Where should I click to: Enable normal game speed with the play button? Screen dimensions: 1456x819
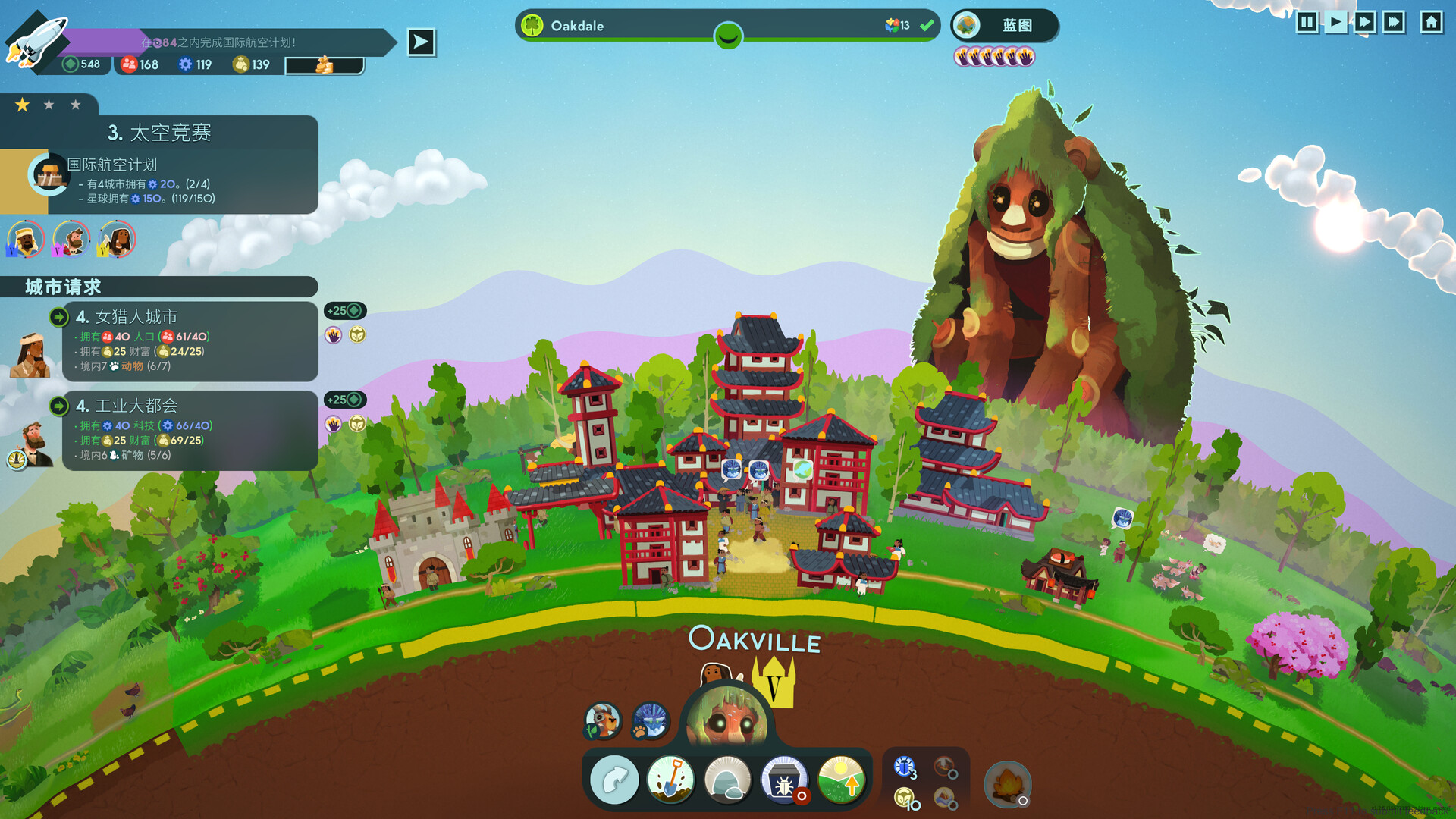pos(1335,23)
